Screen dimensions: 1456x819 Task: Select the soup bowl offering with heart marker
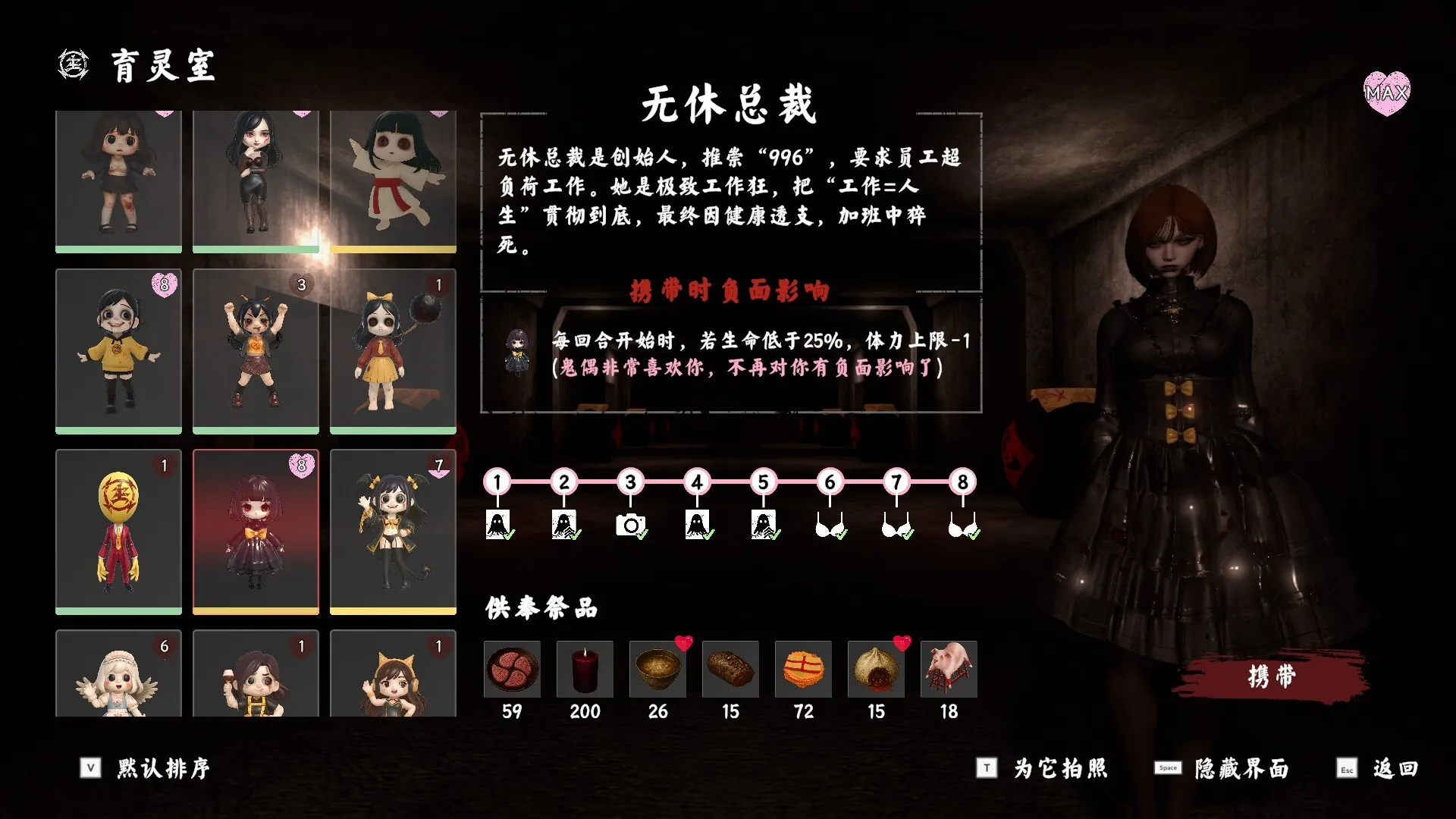tap(657, 670)
